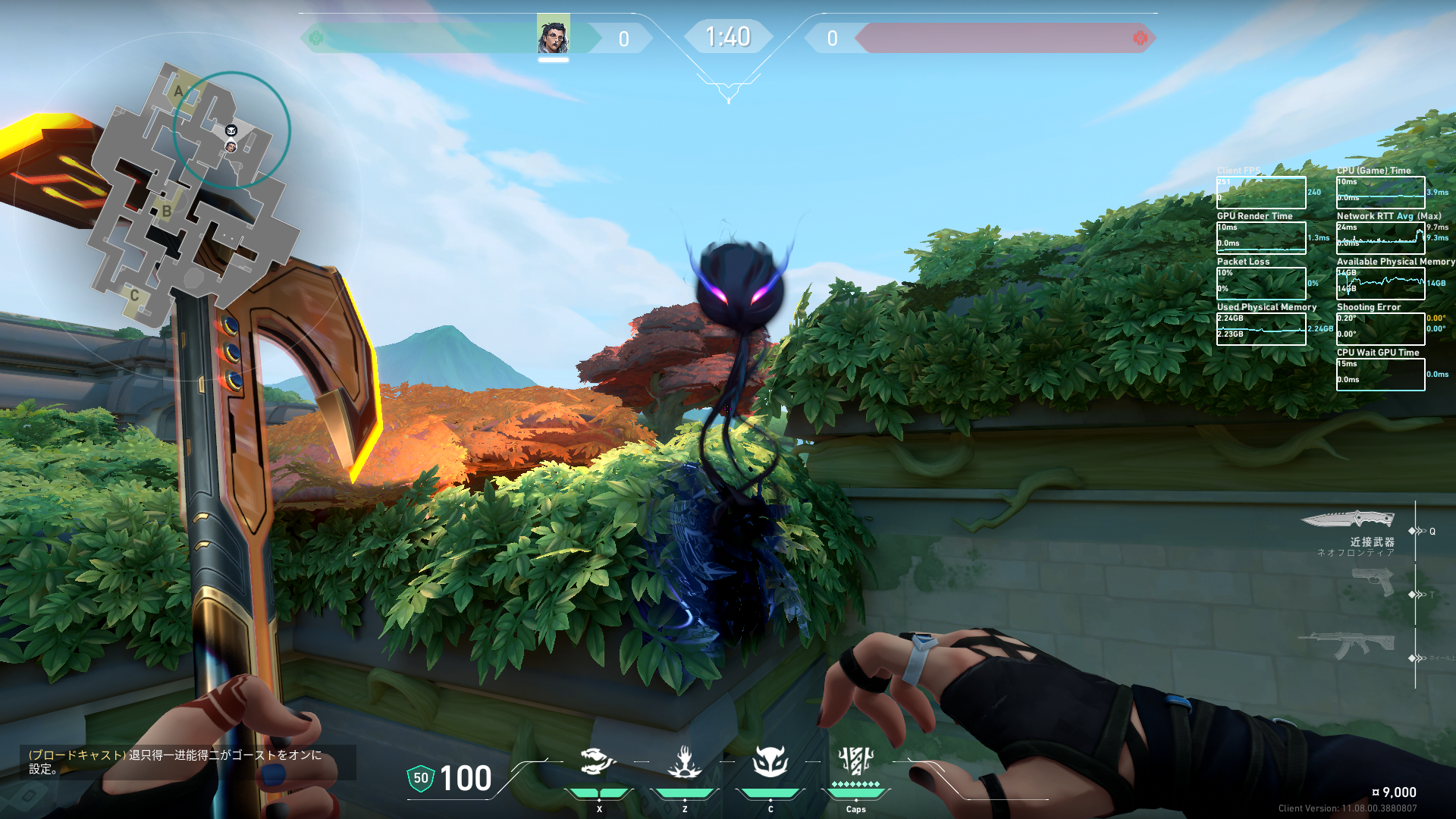Select the player agent portrait at top

553,36
